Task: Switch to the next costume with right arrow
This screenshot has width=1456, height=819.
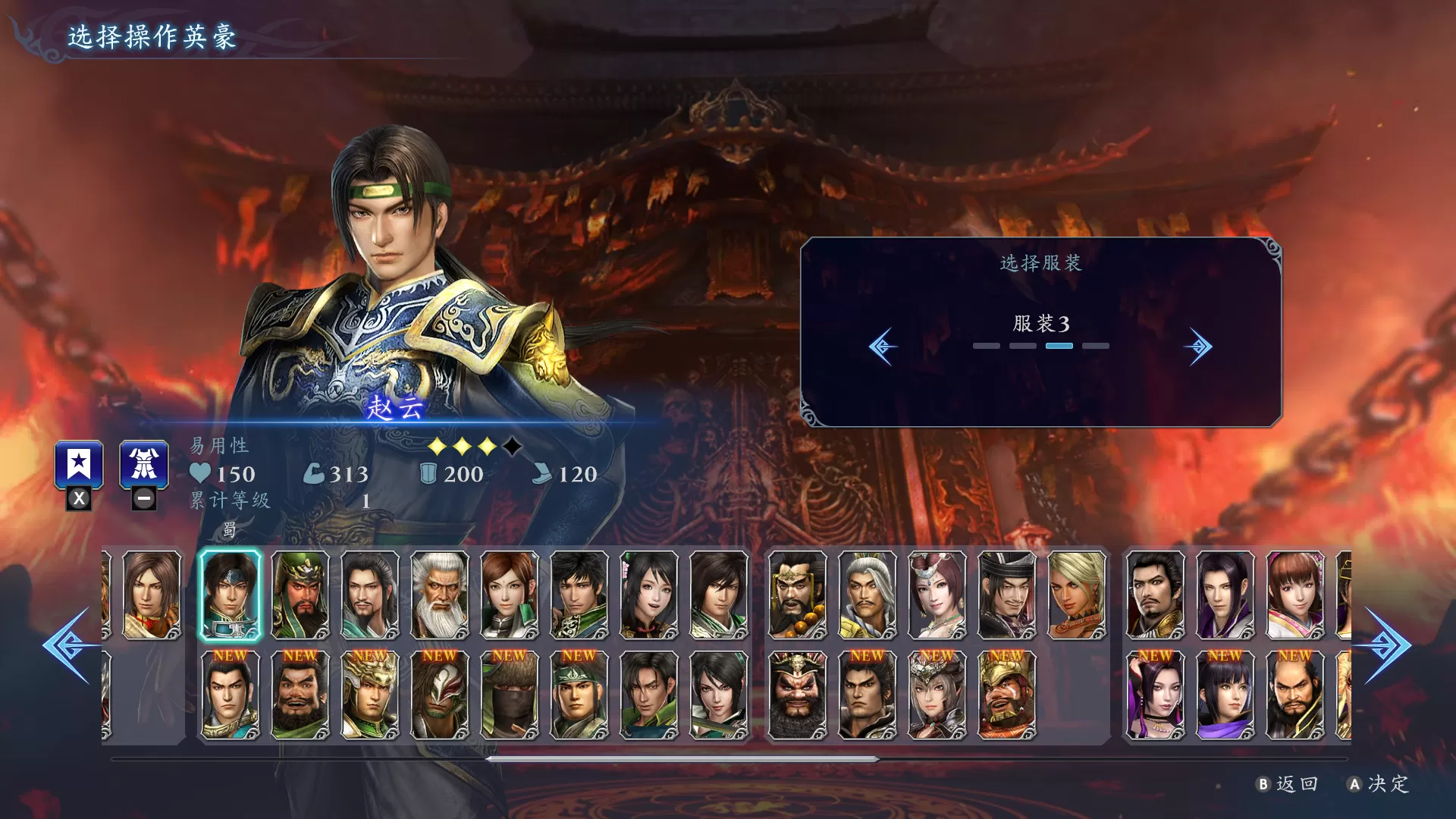Action: pos(1198,347)
